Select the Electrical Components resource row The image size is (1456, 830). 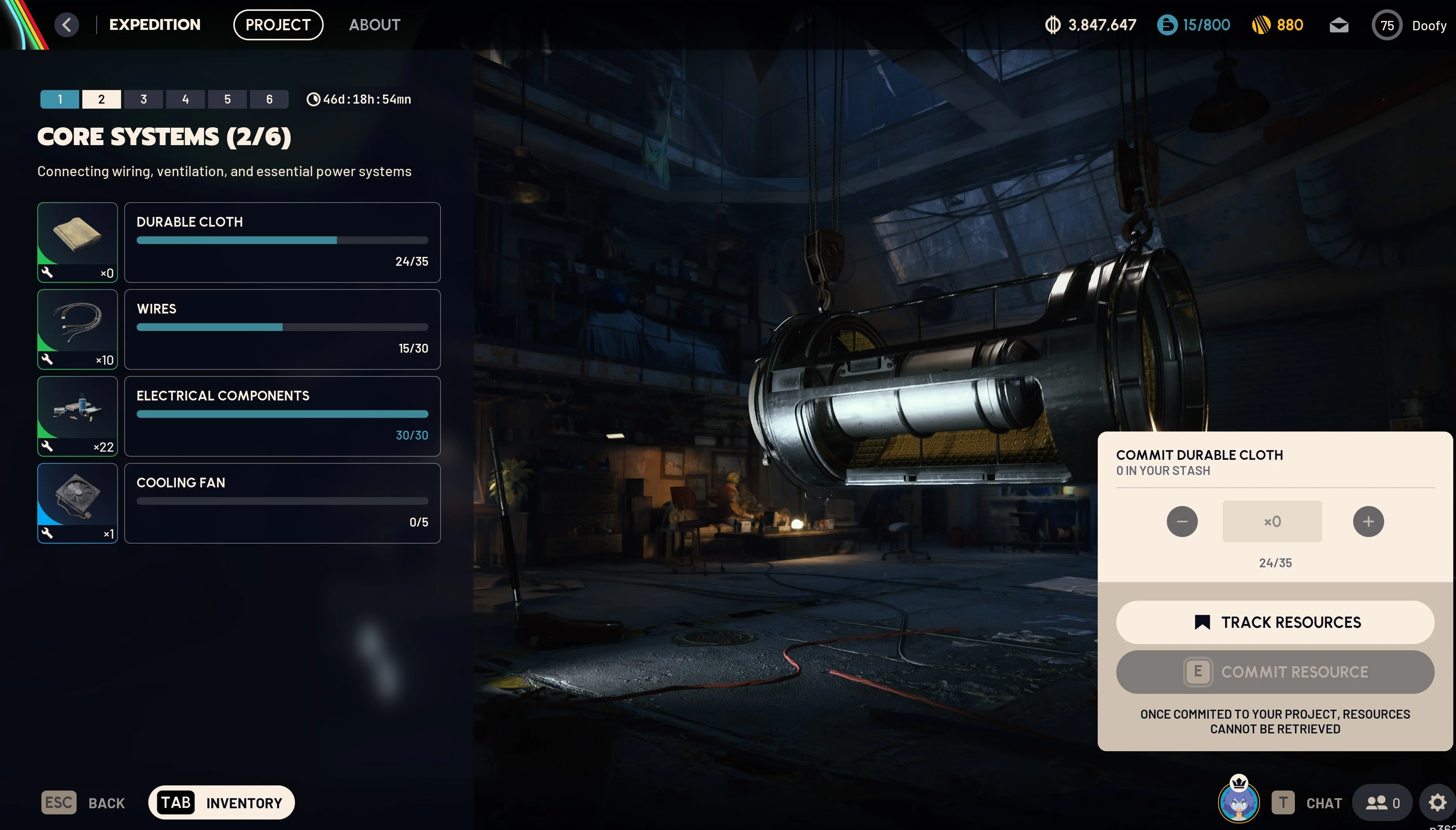pyautogui.click(x=282, y=416)
